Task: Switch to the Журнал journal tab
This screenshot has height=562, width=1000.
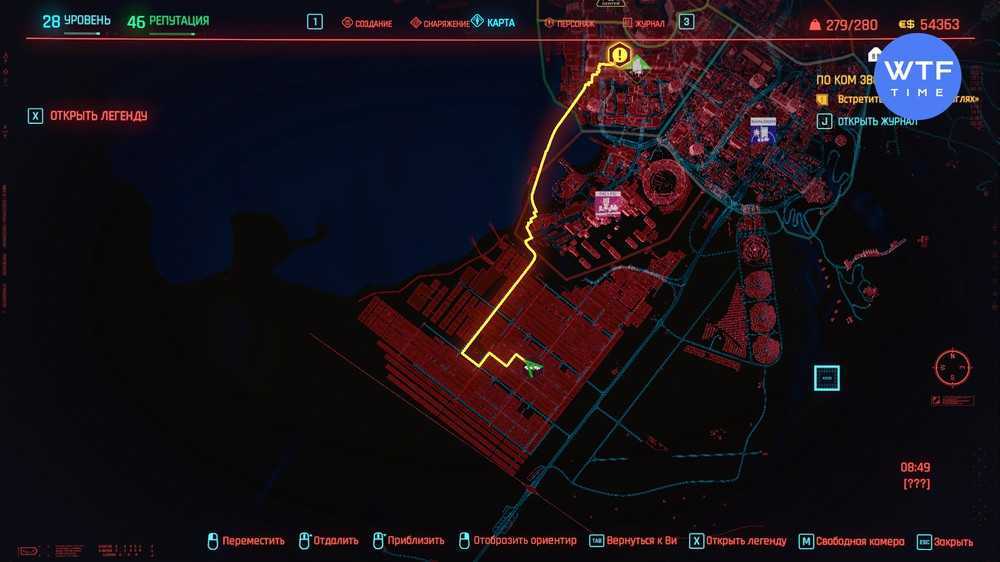Action: (643, 23)
